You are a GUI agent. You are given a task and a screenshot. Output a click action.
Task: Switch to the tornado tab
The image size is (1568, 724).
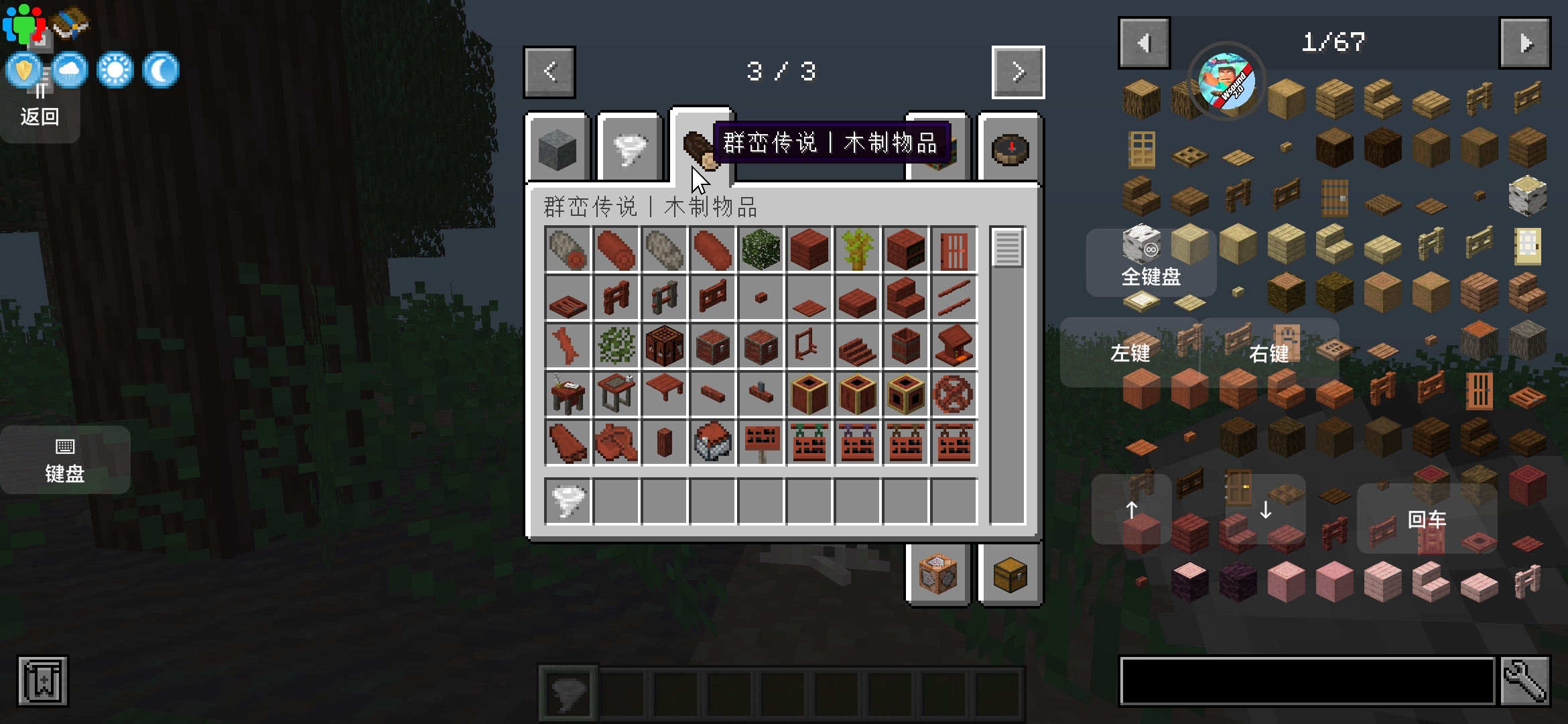tap(629, 147)
